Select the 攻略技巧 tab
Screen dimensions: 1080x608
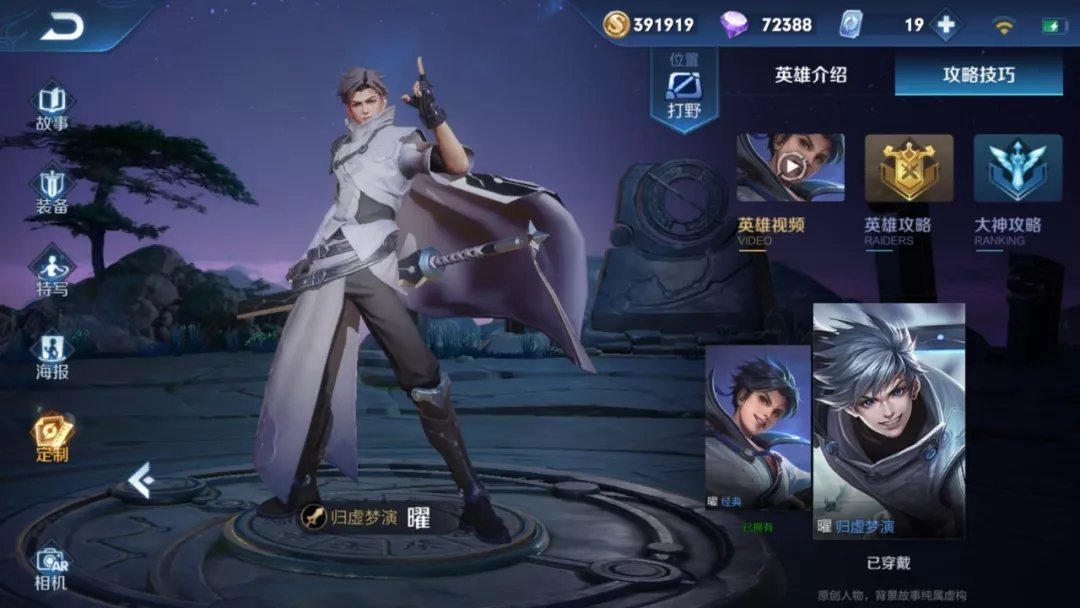click(978, 75)
